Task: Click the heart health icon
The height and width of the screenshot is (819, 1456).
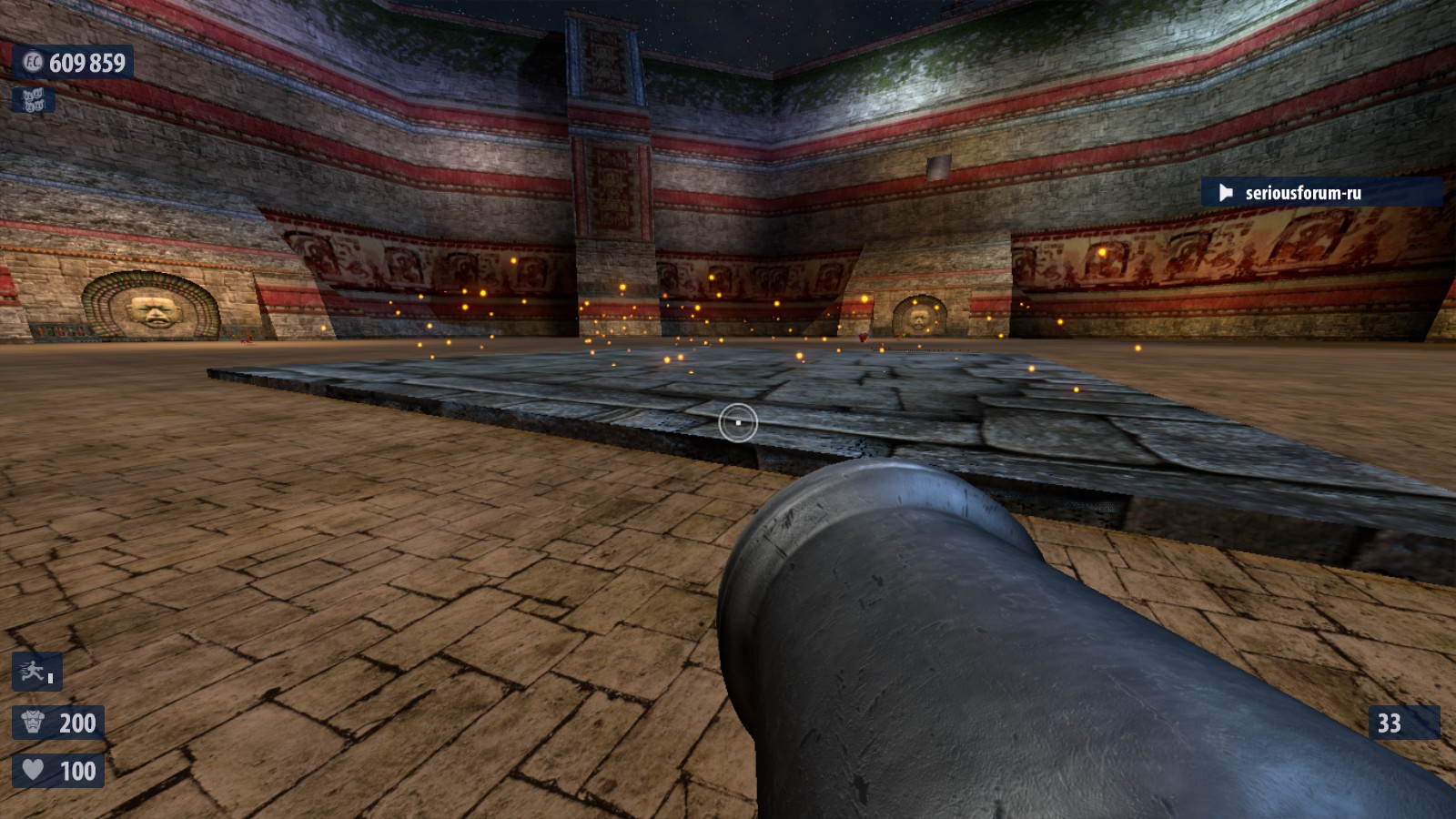Action: pyautogui.click(x=33, y=771)
